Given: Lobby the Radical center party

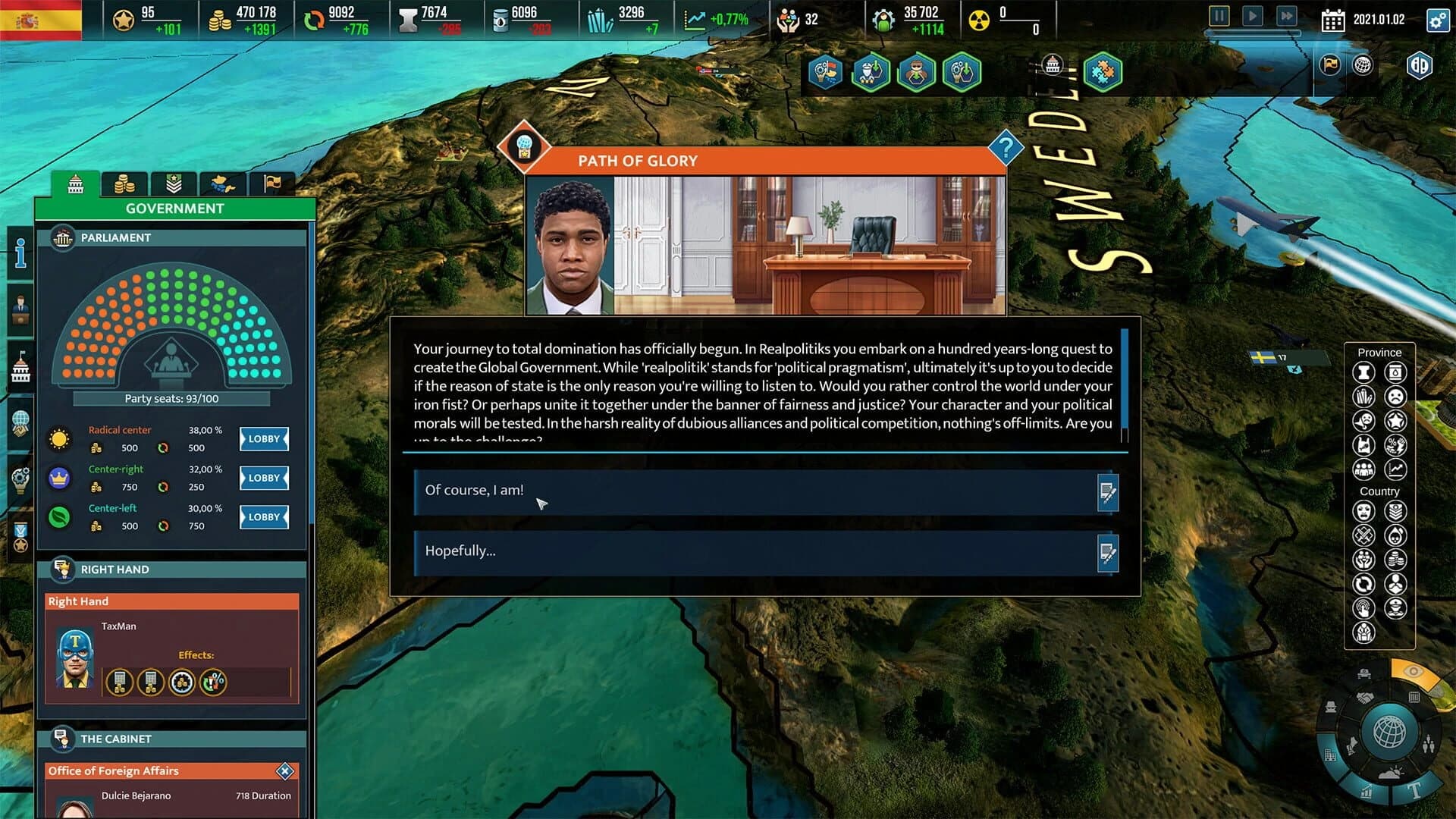Looking at the screenshot, I should click(x=263, y=439).
